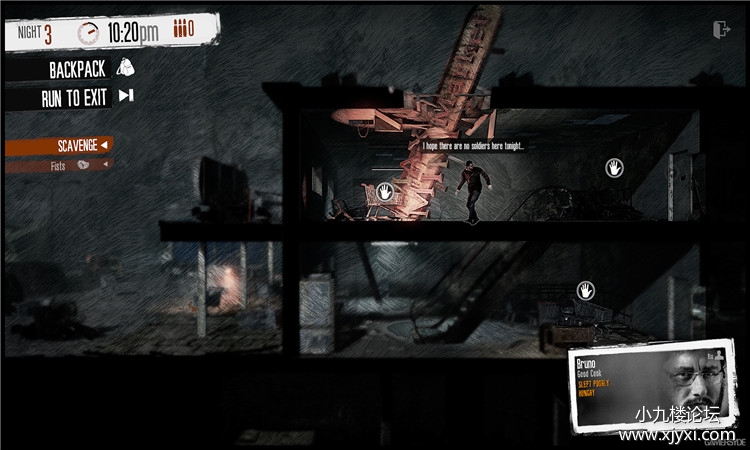Click the exit door icon
This screenshot has width=750, height=450.
[722, 30]
